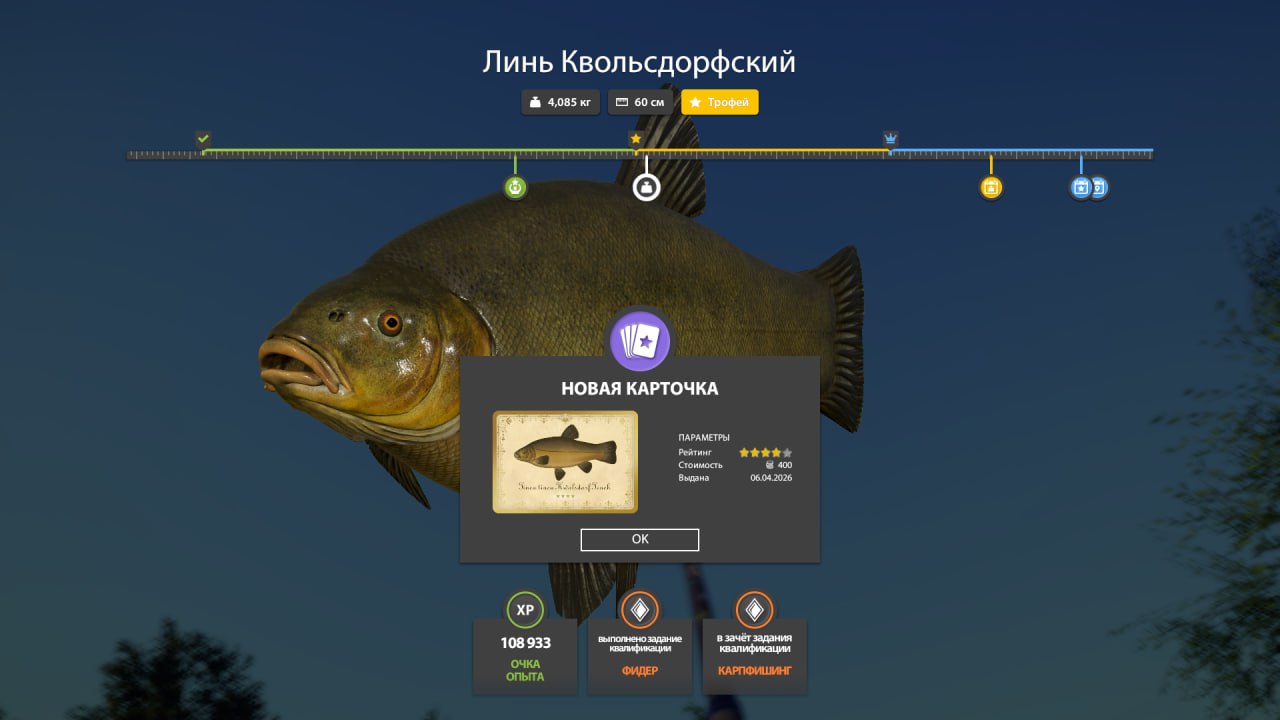Click the ruler icon next to 60 см
Viewport: 1280px width, 720px height.
click(x=621, y=101)
